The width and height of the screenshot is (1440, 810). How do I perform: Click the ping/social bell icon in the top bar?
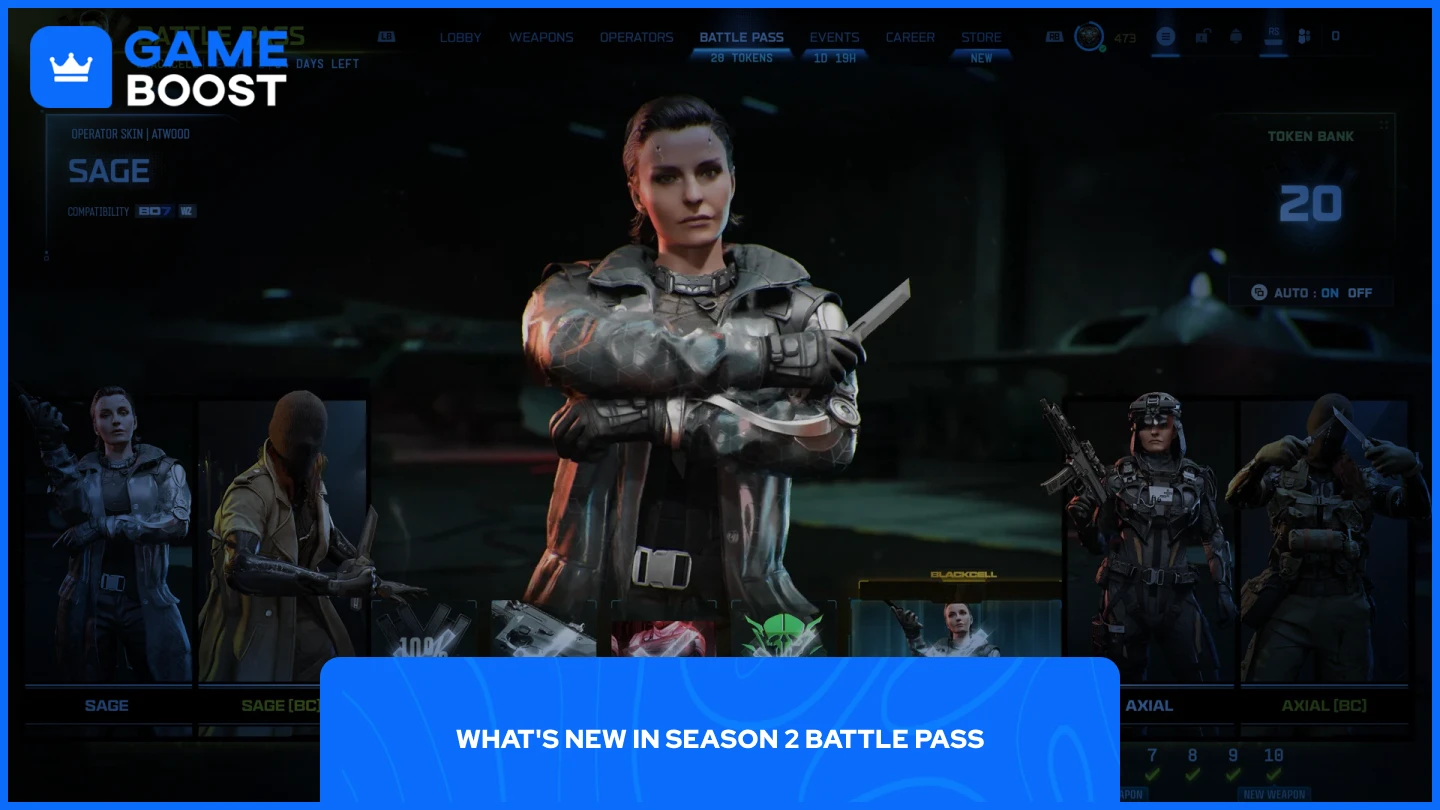pos(1236,36)
